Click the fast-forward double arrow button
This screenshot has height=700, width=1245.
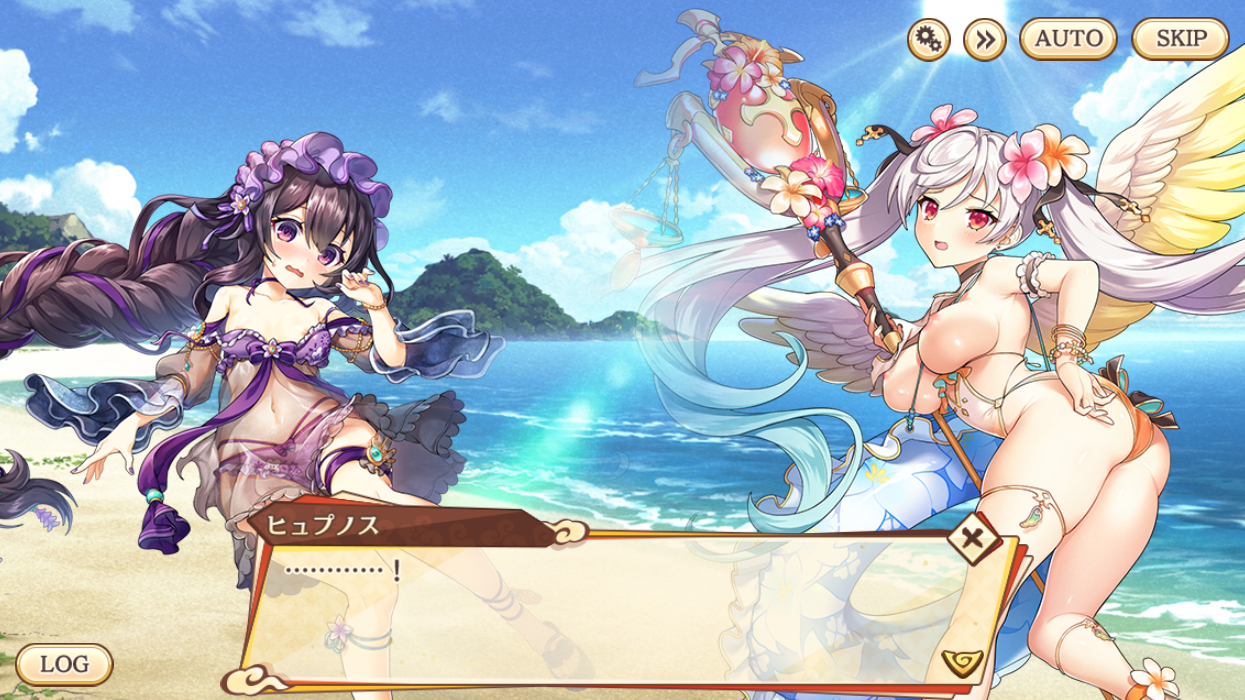pyautogui.click(x=984, y=40)
